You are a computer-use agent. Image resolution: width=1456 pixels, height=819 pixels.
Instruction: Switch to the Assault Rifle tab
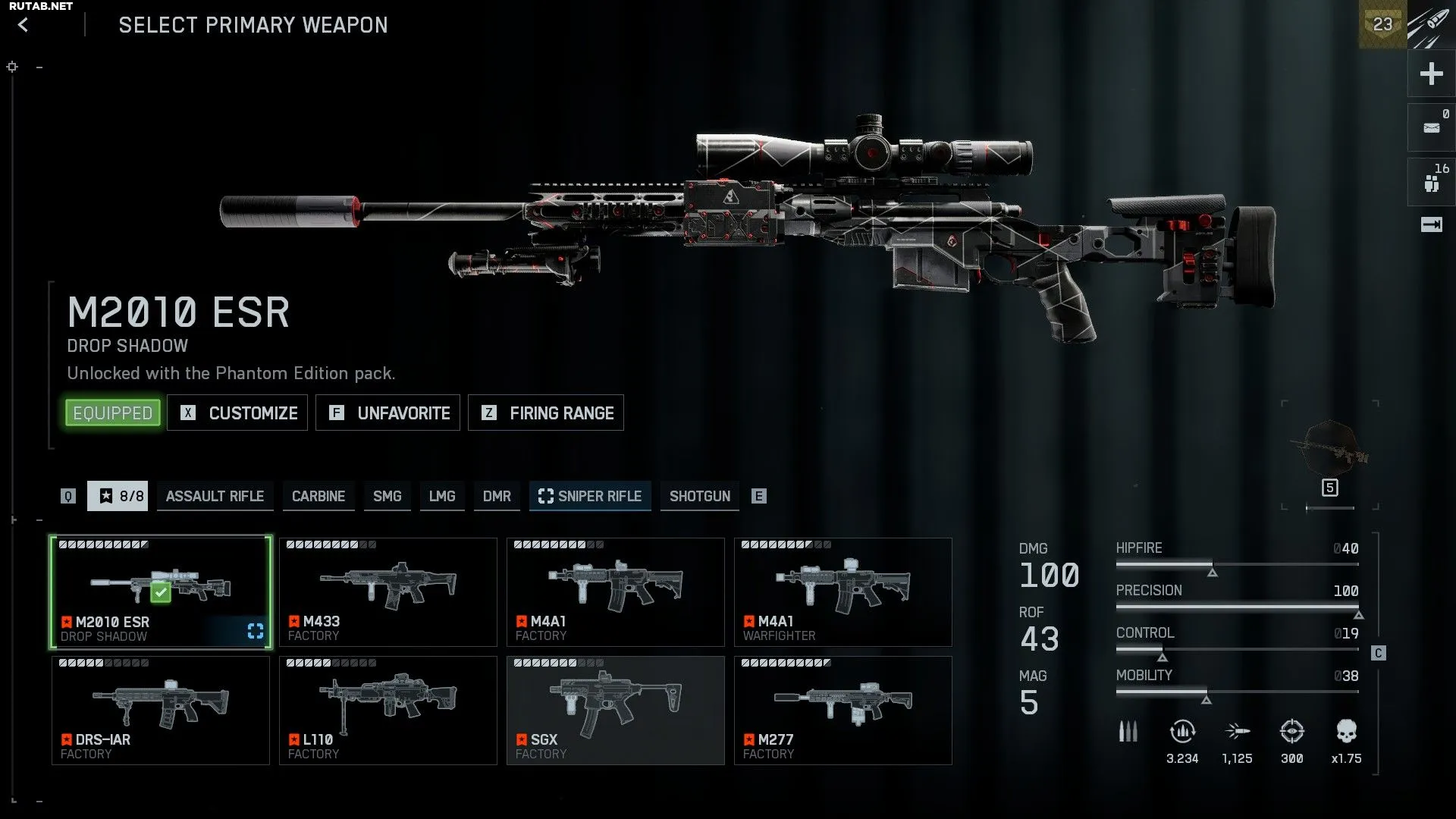[x=215, y=496]
